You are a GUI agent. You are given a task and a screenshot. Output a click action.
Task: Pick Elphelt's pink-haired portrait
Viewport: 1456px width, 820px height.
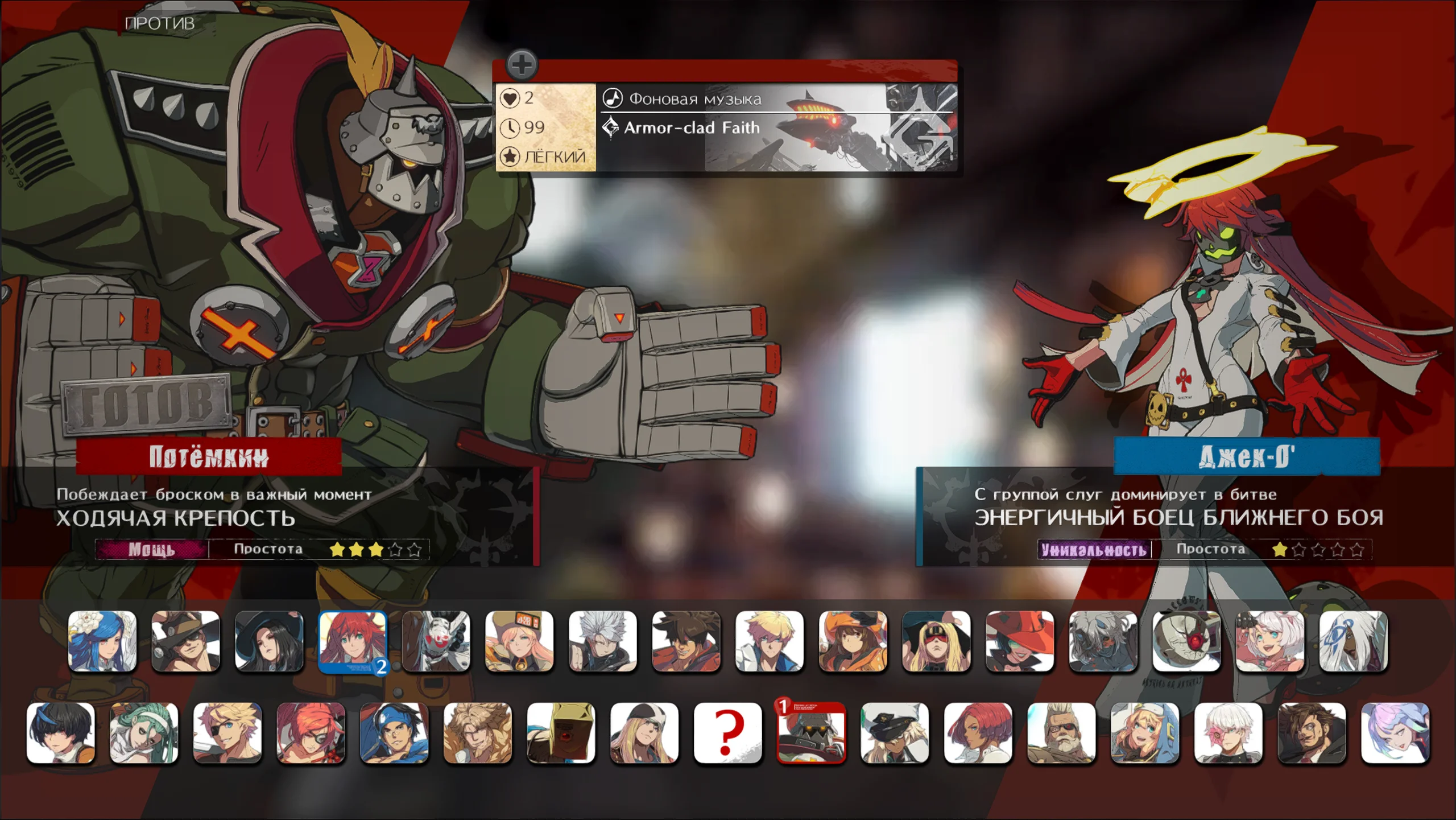(x=1270, y=641)
